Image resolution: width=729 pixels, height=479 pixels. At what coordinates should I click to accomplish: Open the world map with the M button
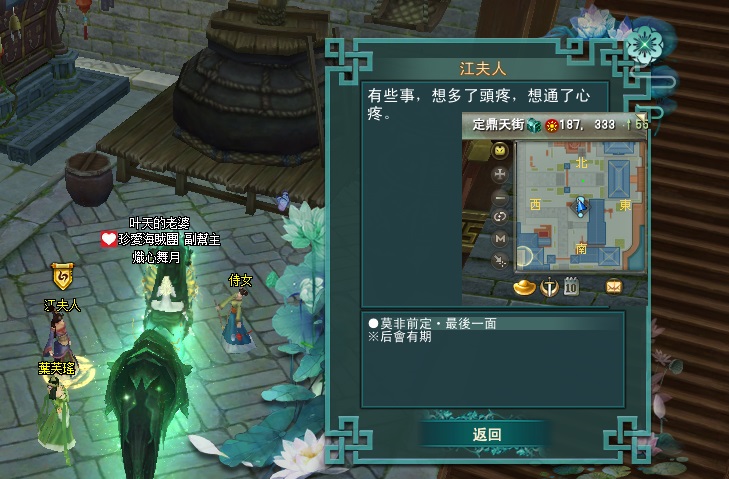tap(501, 239)
